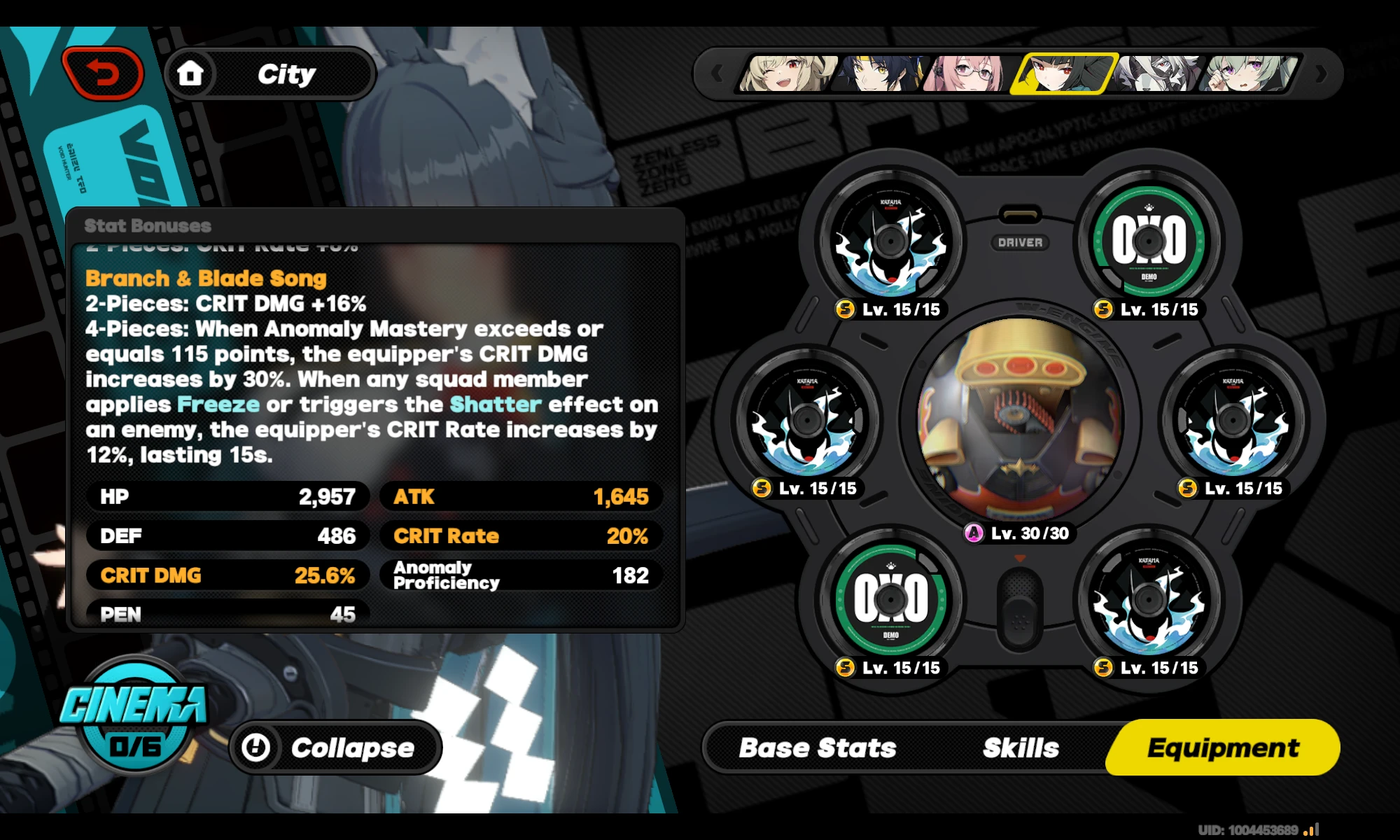Switch to the Base Stats tab
Viewport: 1400px width, 840px height.
pos(817,748)
